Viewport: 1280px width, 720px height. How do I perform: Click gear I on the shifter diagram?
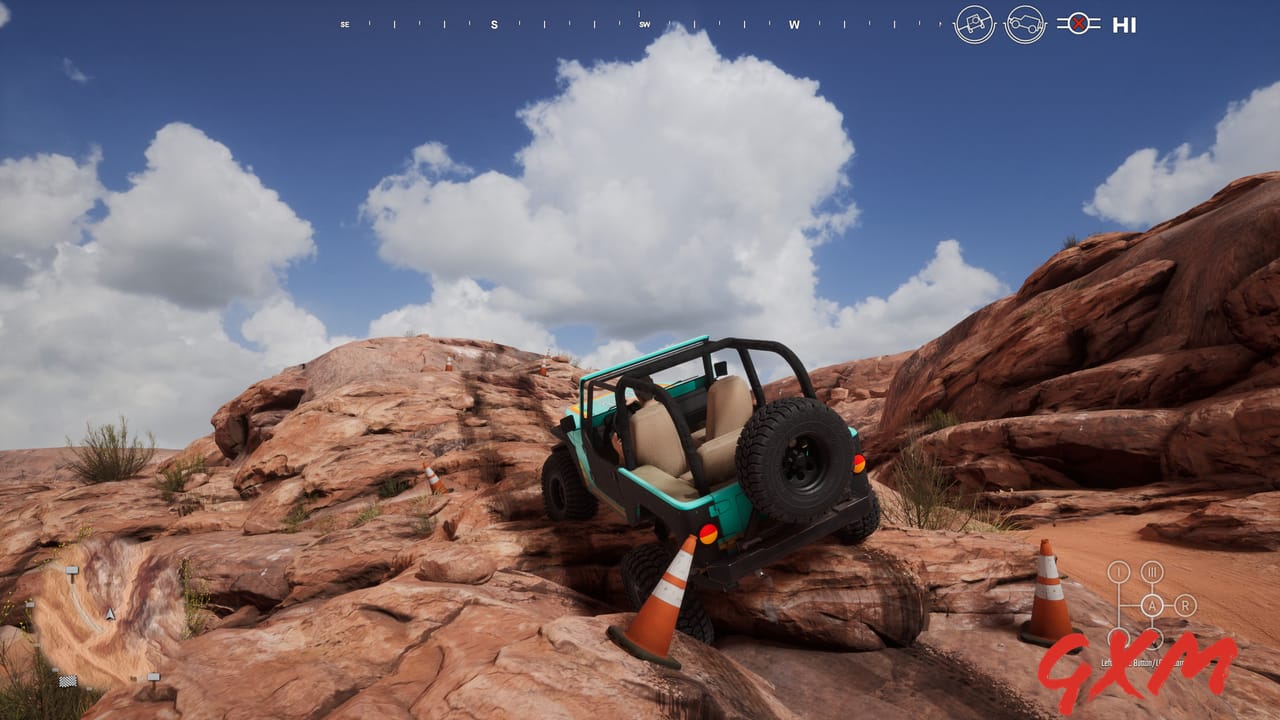tap(1117, 572)
